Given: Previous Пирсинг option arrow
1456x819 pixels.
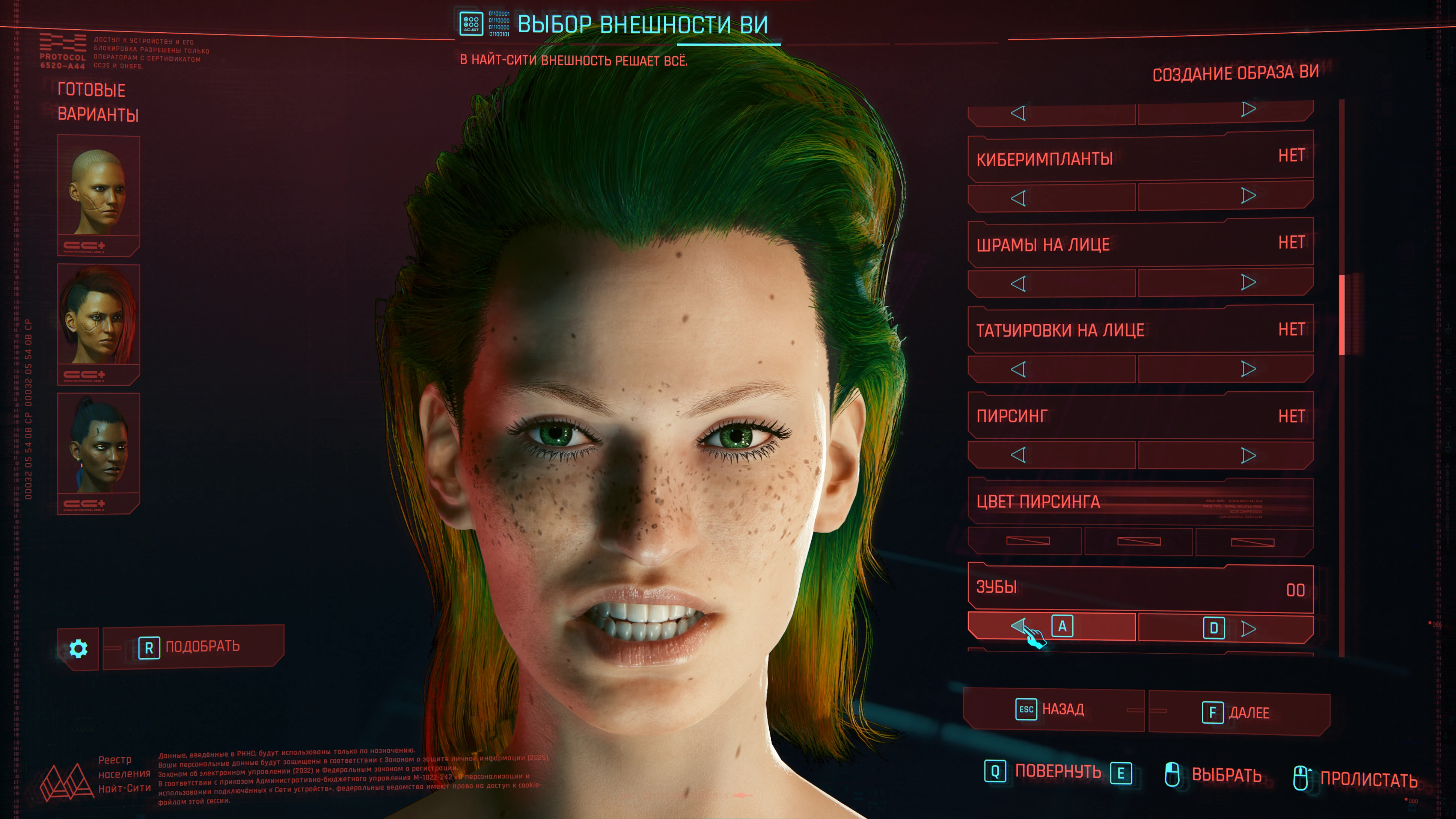Looking at the screenshot, I should coord(1018,455).
